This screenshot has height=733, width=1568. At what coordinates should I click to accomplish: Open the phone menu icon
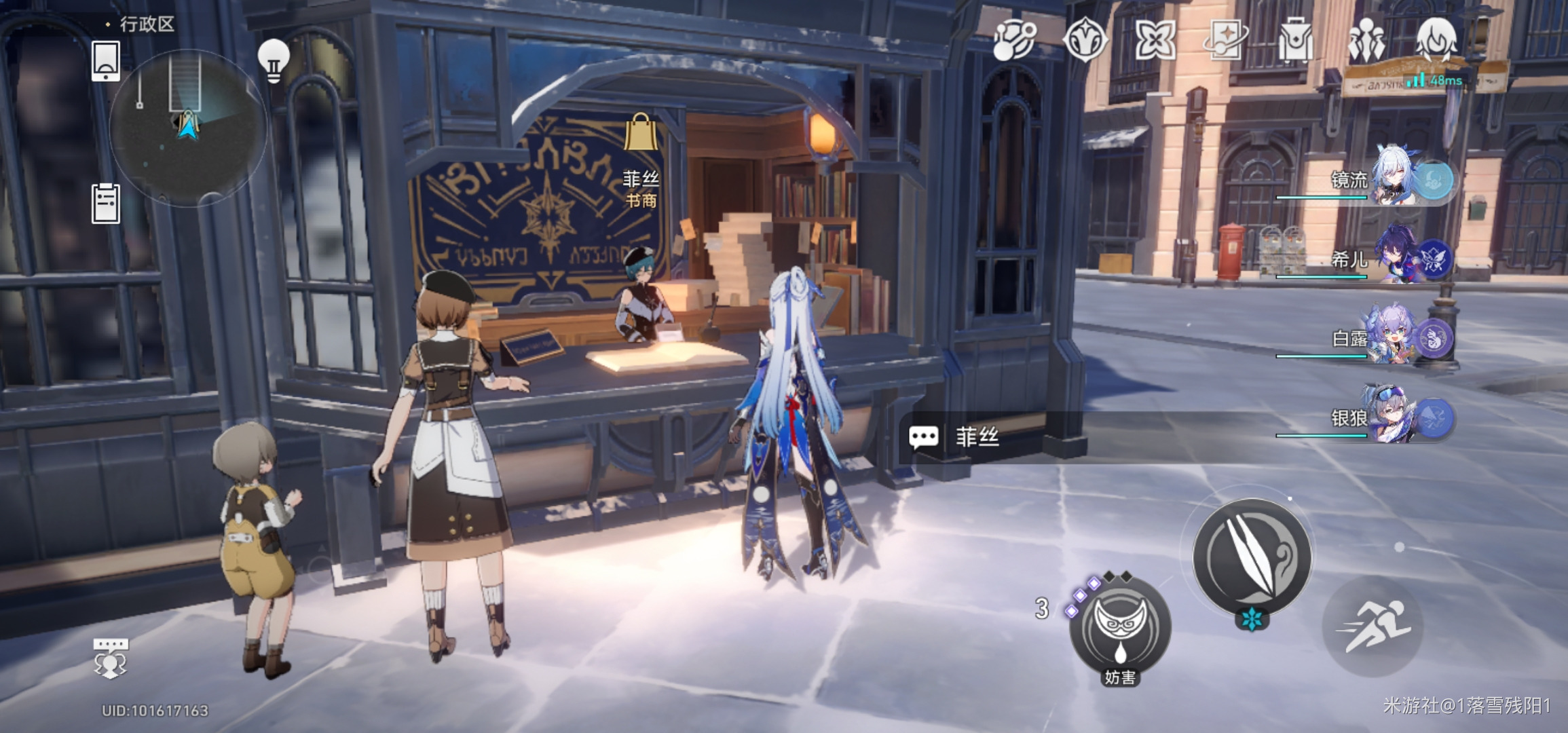coord(106,60)
